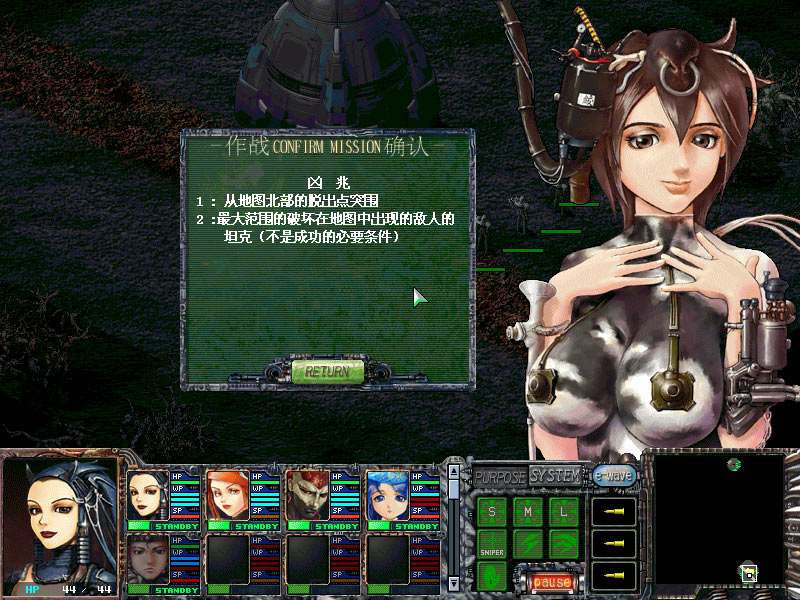Select the S range formation button
This screenshot has width=800, height=600.
pyautogui.click(x=492, y=512)
